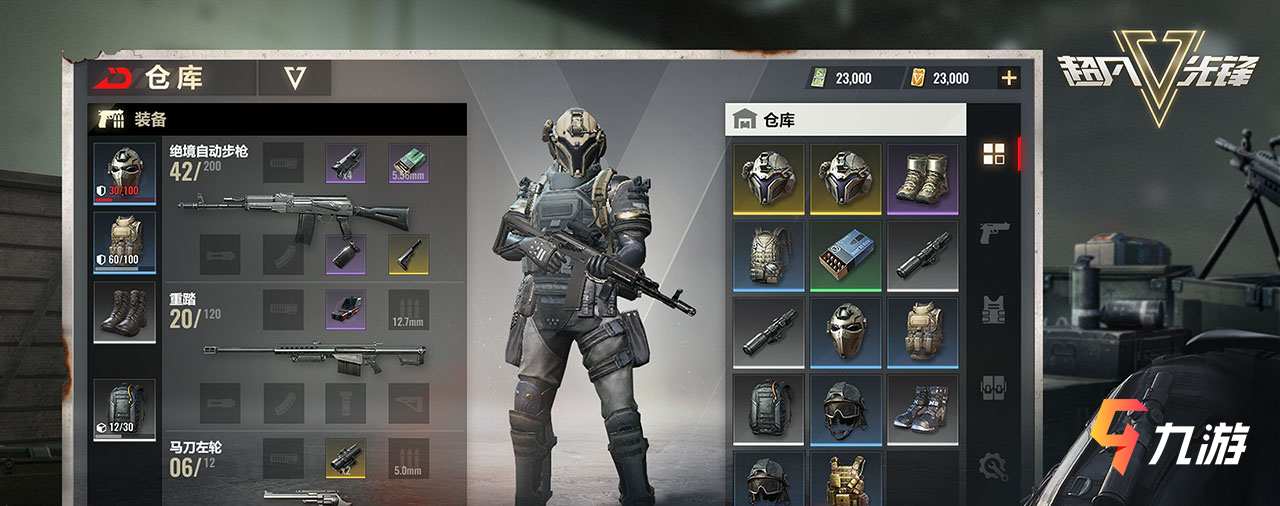Select the green ammo box item
The height and width of the screenshot is (506, 1280).
click(845, 255)
